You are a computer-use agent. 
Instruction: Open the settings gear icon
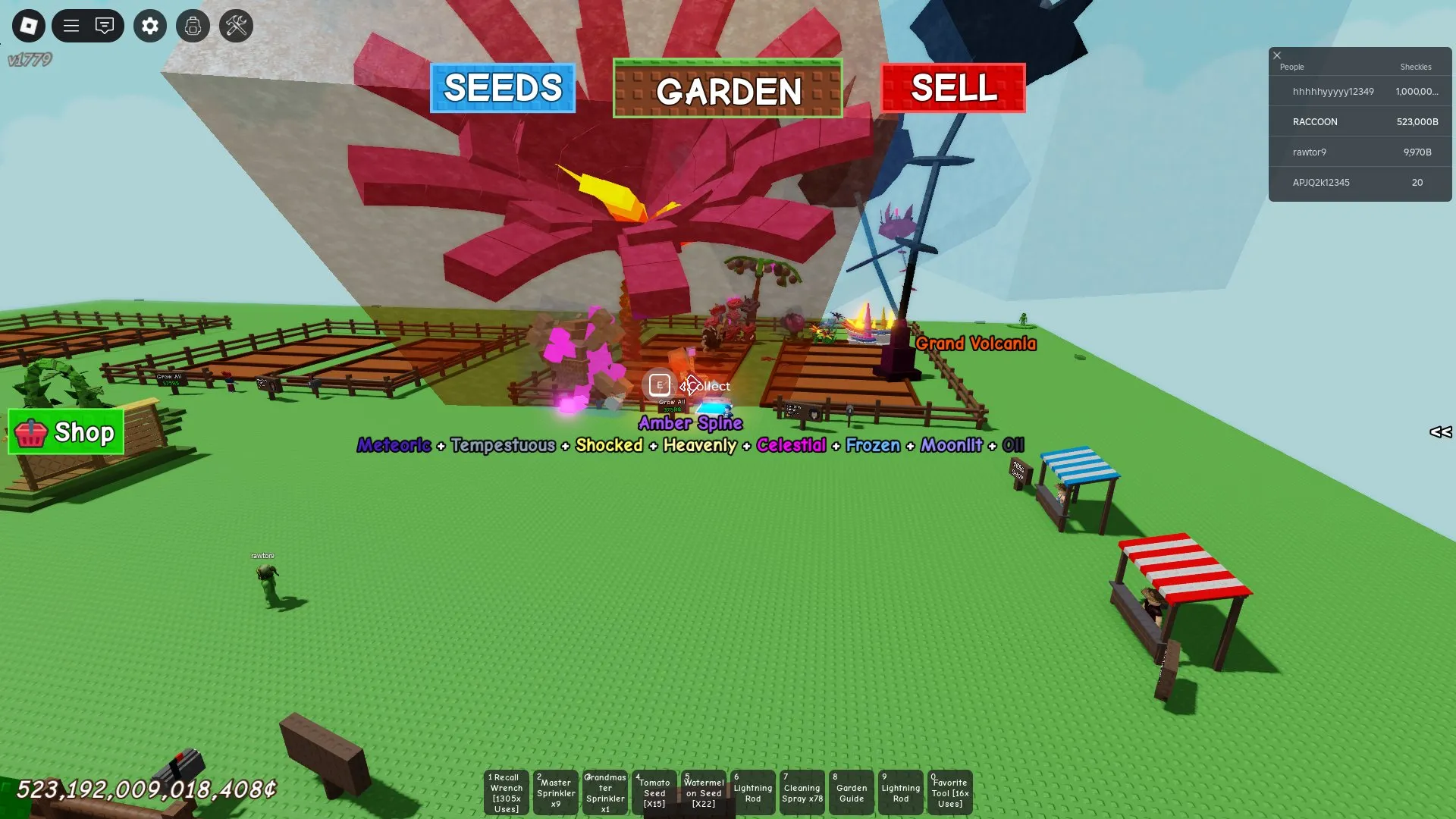pos(149,26)
